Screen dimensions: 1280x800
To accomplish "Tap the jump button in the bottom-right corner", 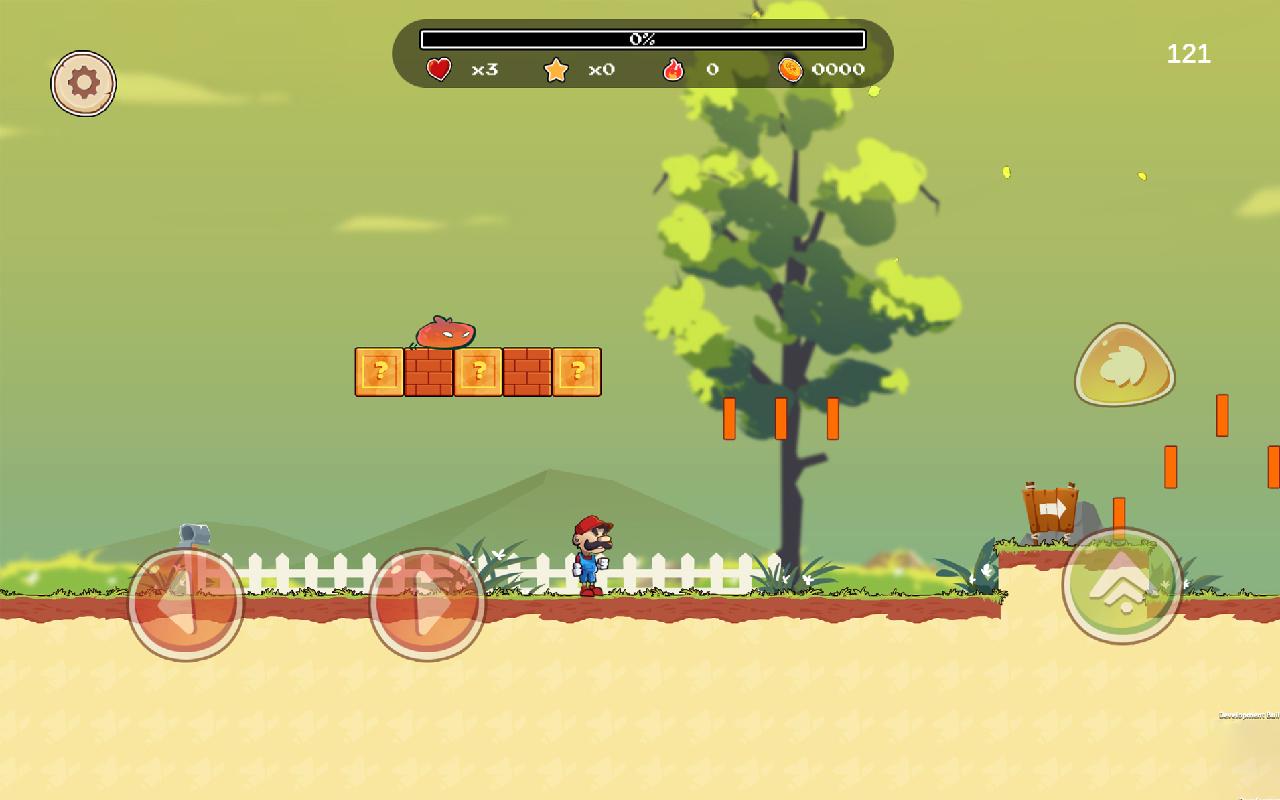I will (1124, 588).
